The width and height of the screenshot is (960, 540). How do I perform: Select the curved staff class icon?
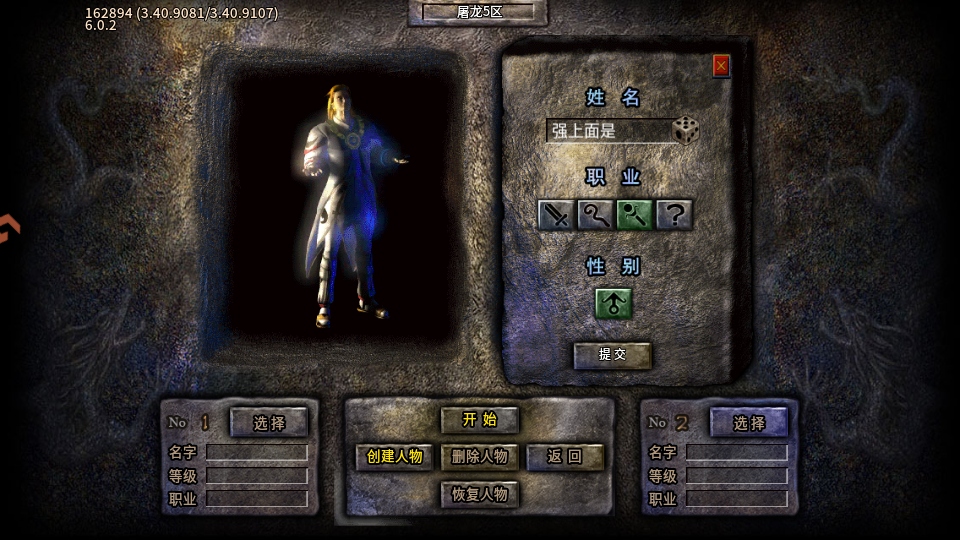(x=595, y=214)
